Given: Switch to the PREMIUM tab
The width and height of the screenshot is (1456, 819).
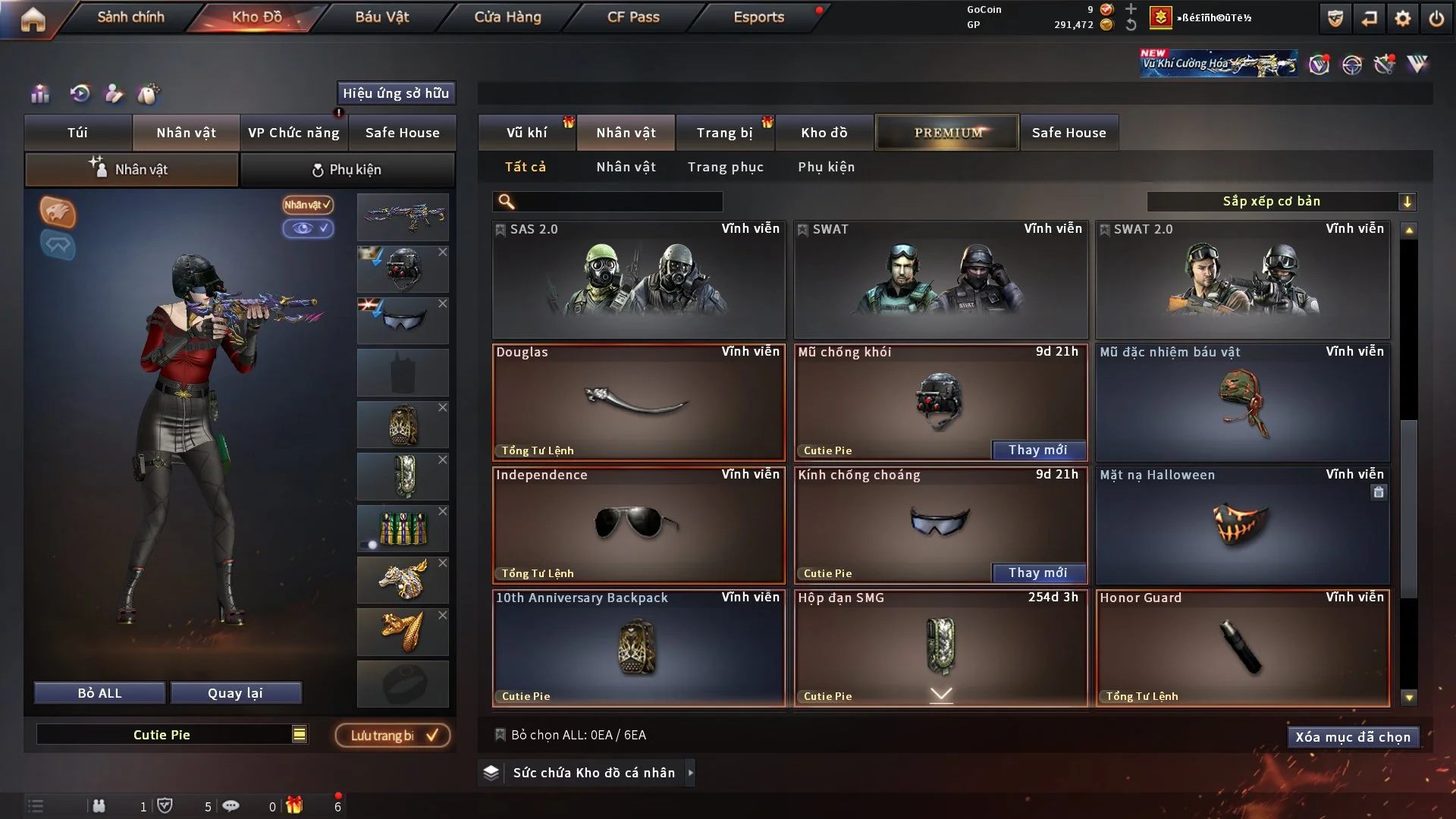Looking at the screenshot, I should point(947,133).
